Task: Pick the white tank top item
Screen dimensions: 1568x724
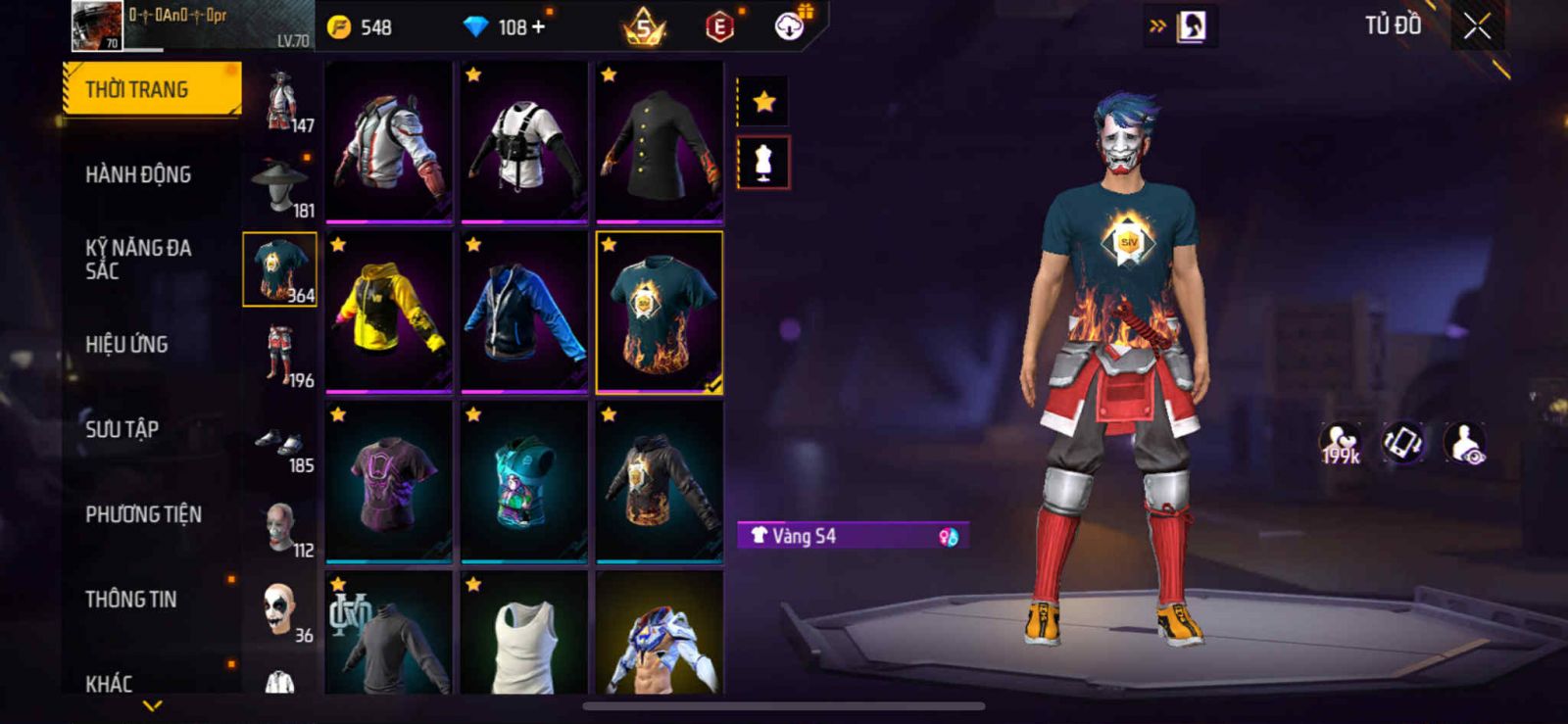Action: 524,637
